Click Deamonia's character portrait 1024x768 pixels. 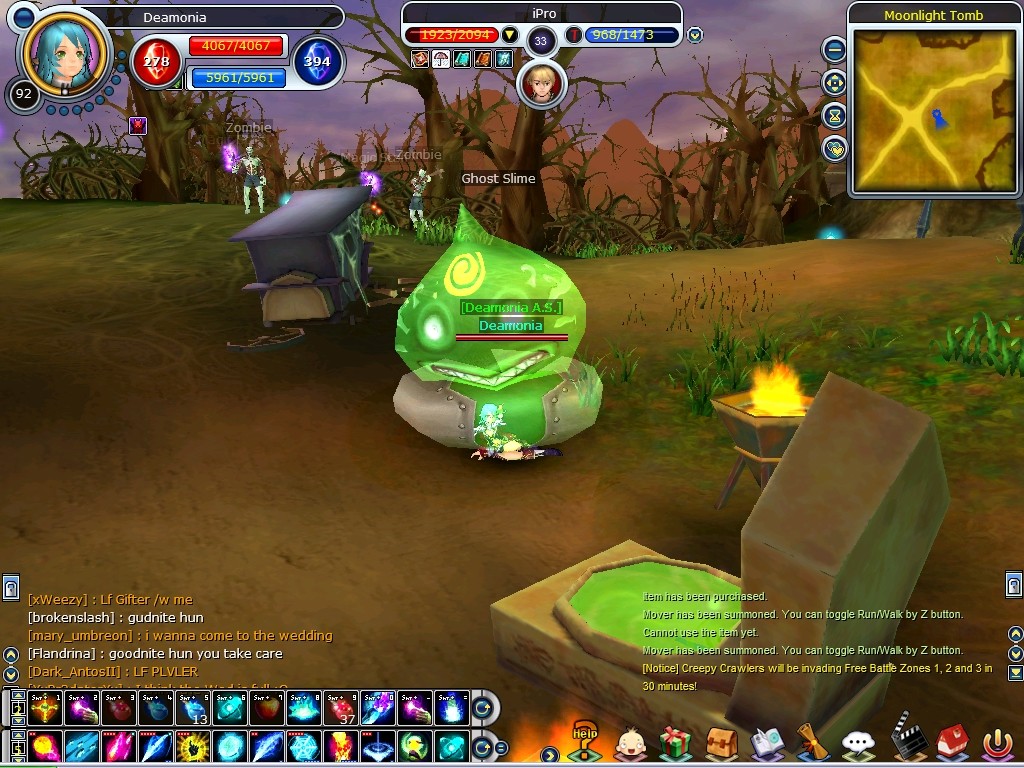(x=63, y=54)
